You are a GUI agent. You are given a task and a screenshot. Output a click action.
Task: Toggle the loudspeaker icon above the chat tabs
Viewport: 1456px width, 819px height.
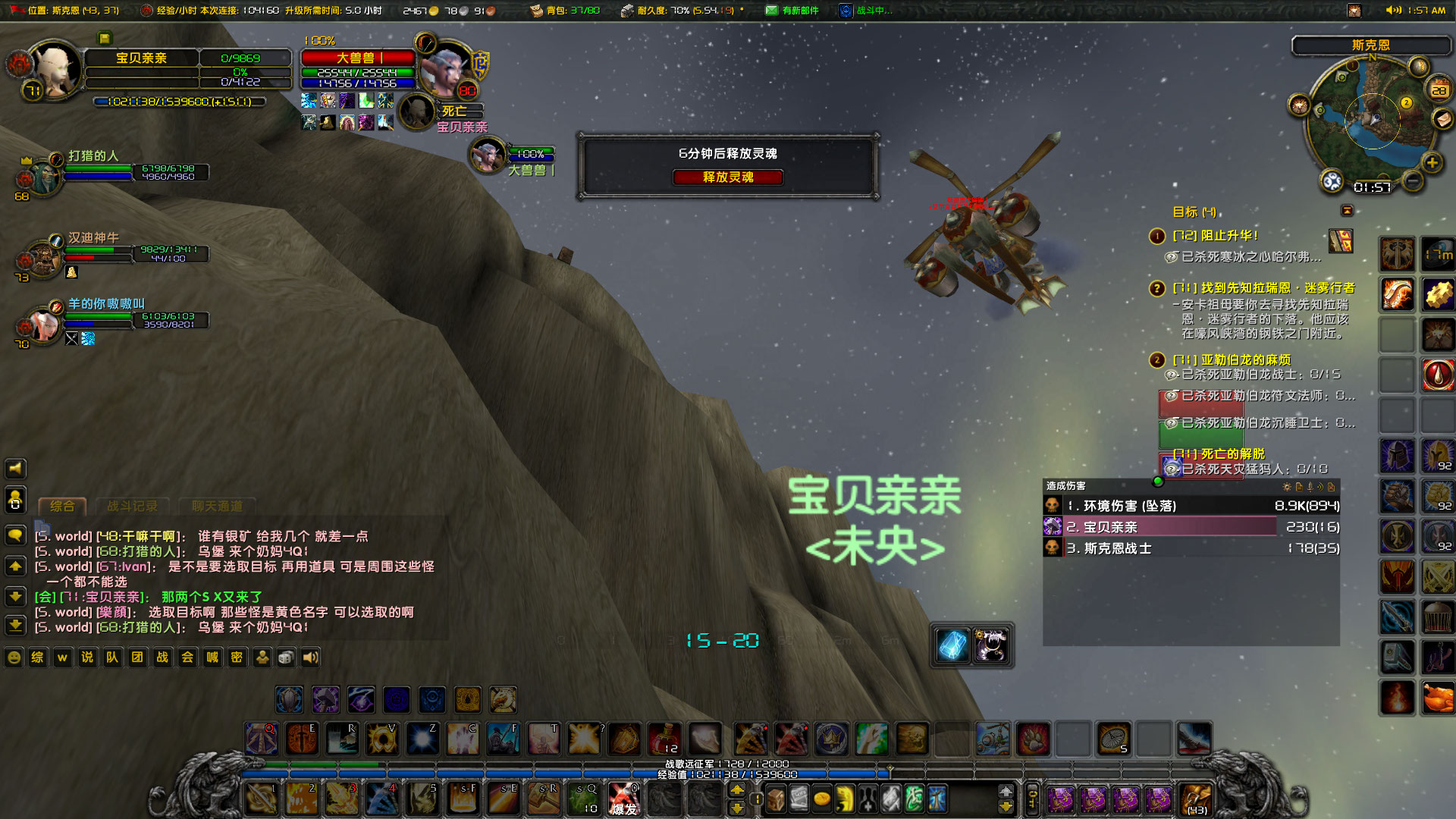pos(15,468)
